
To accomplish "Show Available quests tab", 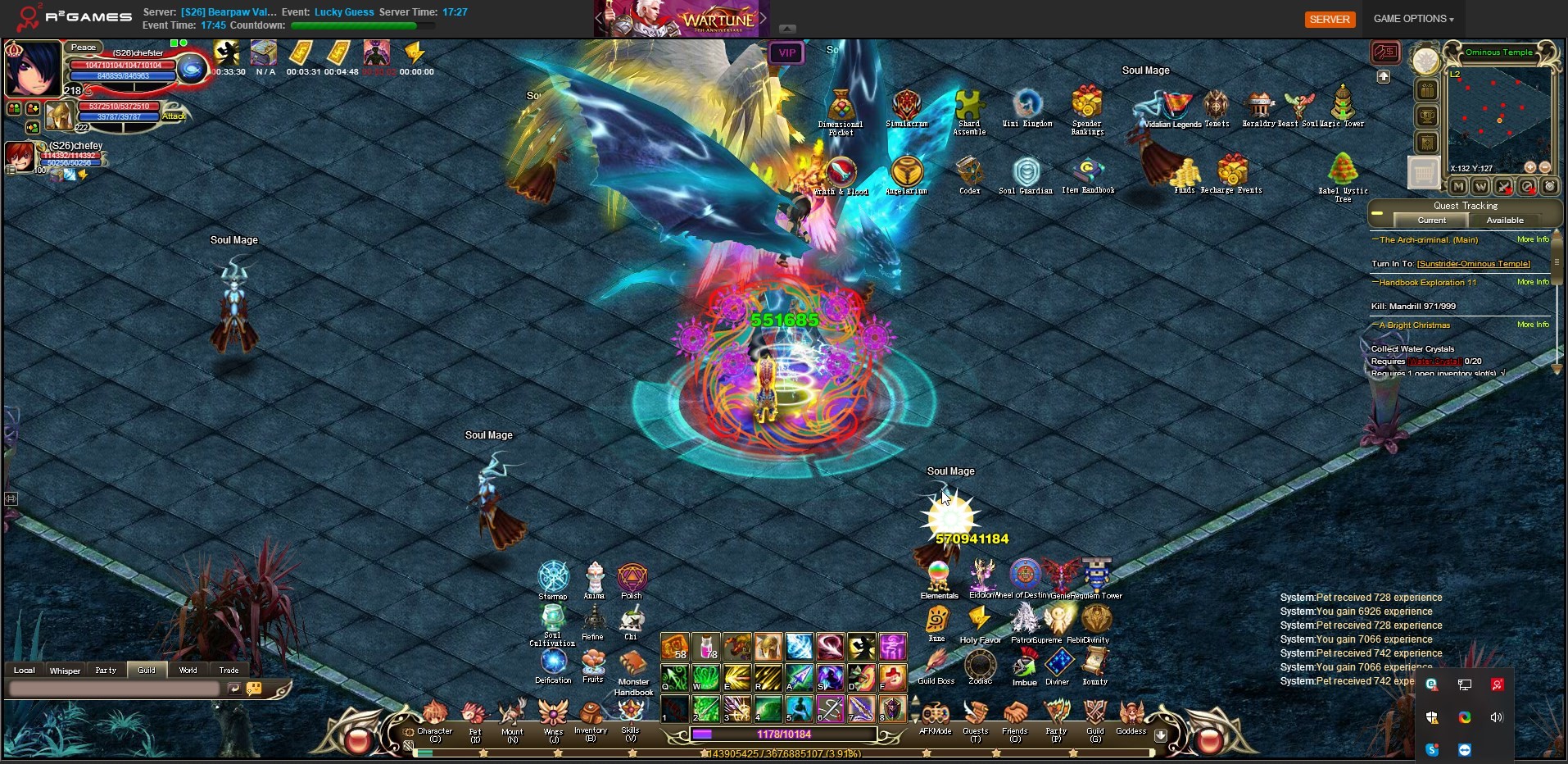I will point(1505,221).
